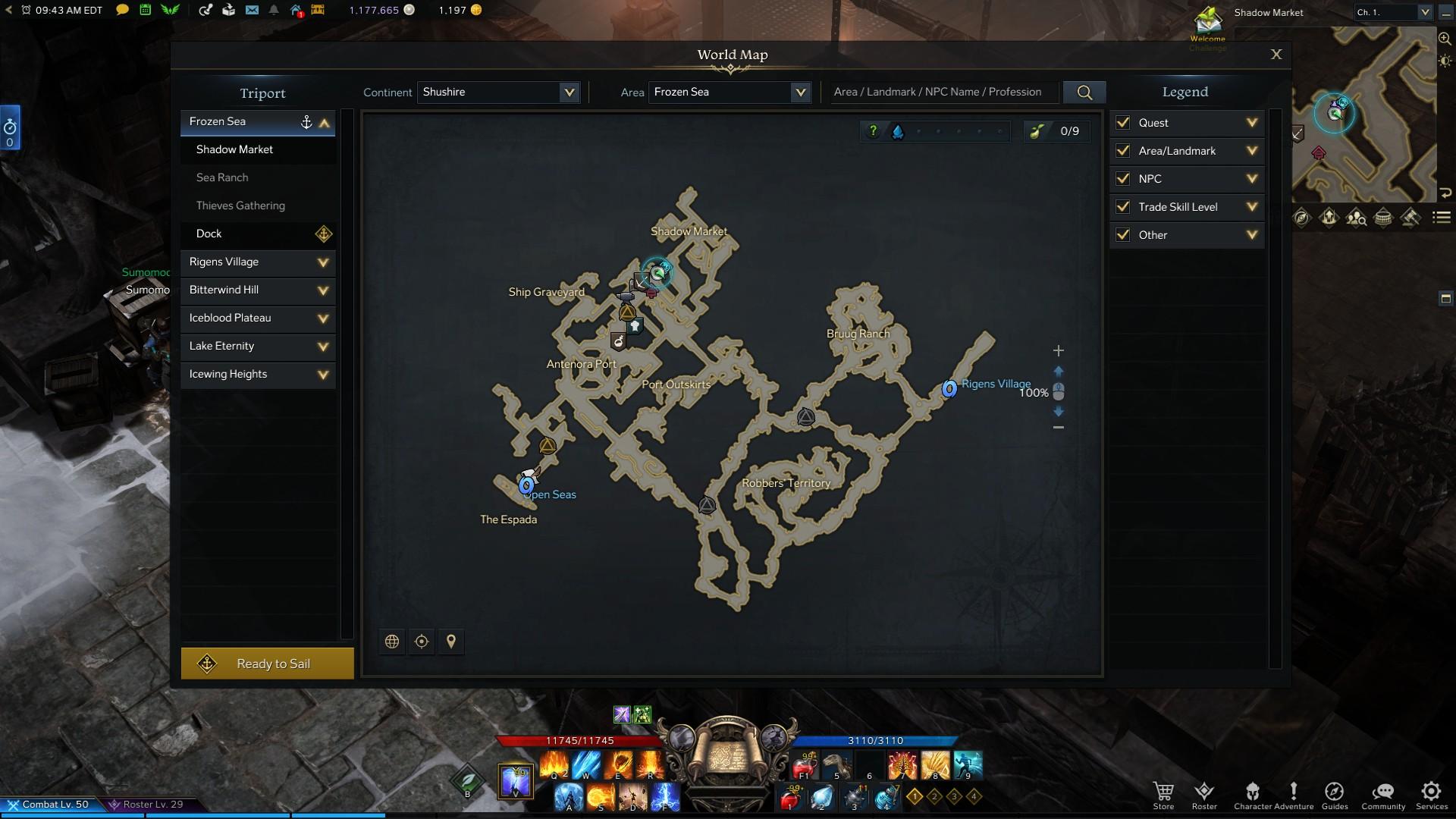Viewport: 1456px width, 819px height.
Task: Click the magnifying glass search button
Action: click(x=1084, y=93)
